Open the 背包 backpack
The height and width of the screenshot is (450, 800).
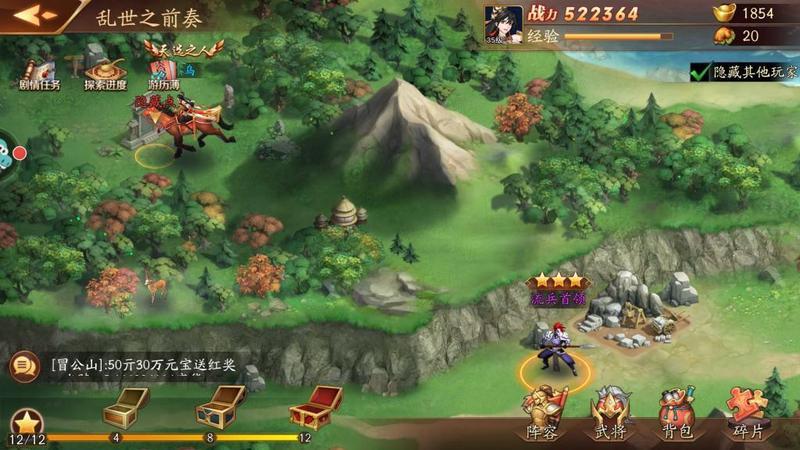(676, 413)
